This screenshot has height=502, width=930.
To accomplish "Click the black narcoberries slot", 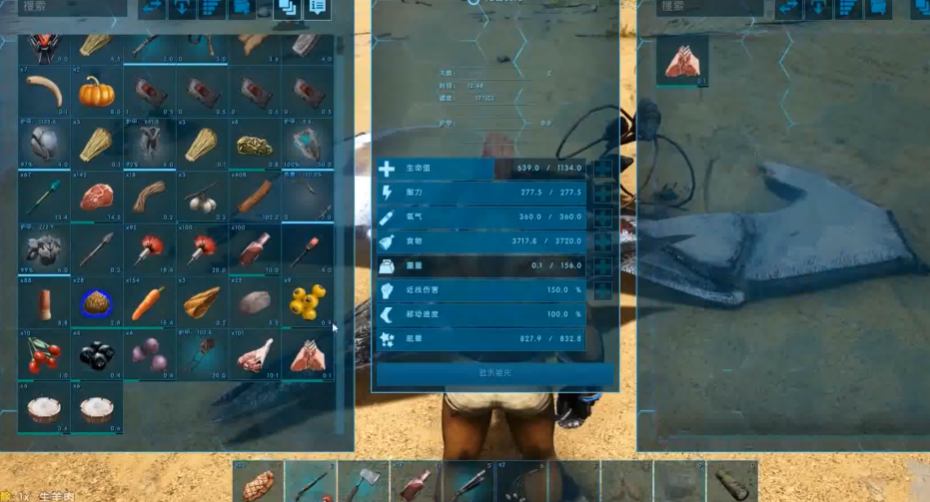I will pos(96,355).
